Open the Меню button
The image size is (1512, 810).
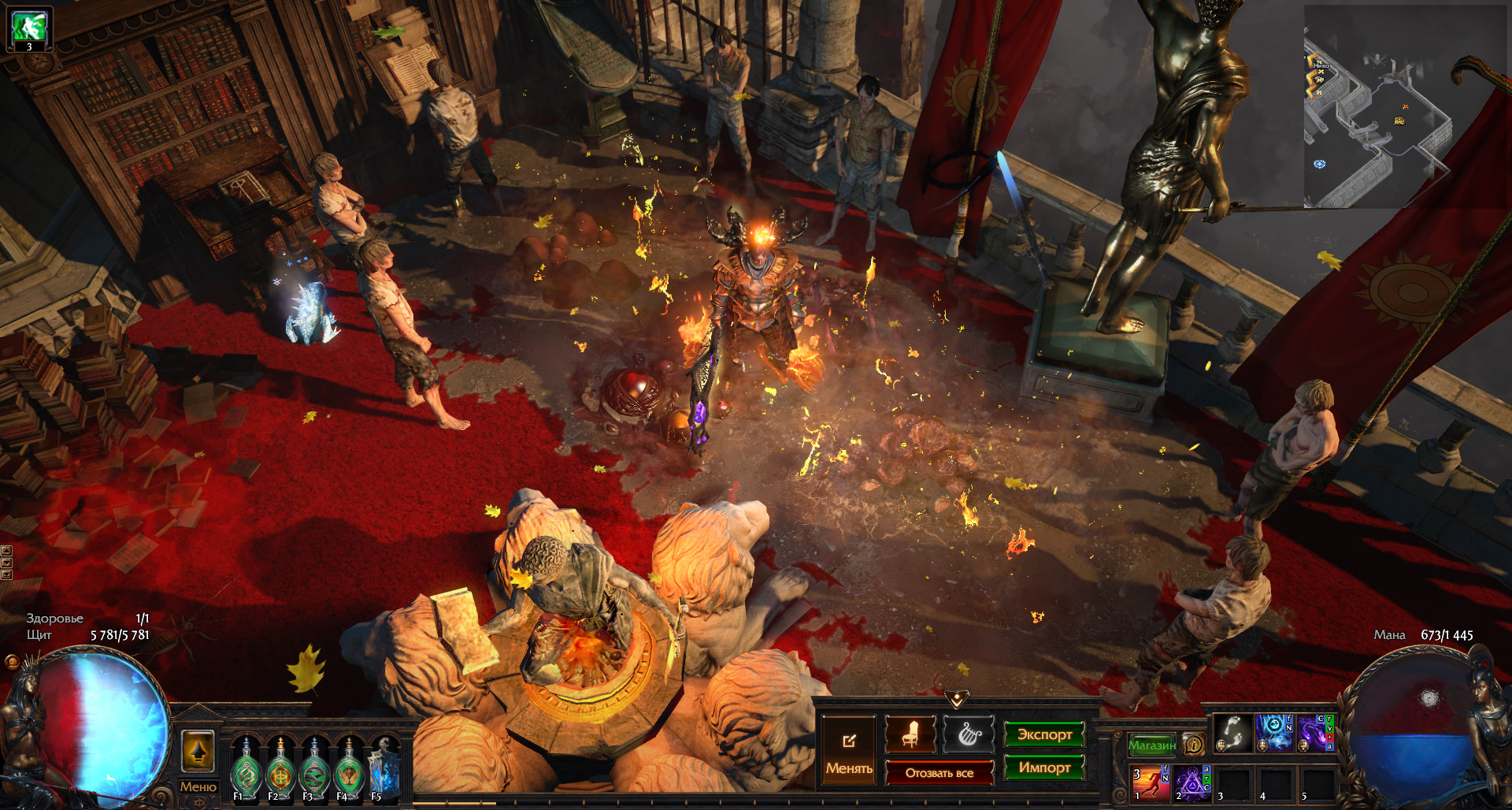point(198,786)
